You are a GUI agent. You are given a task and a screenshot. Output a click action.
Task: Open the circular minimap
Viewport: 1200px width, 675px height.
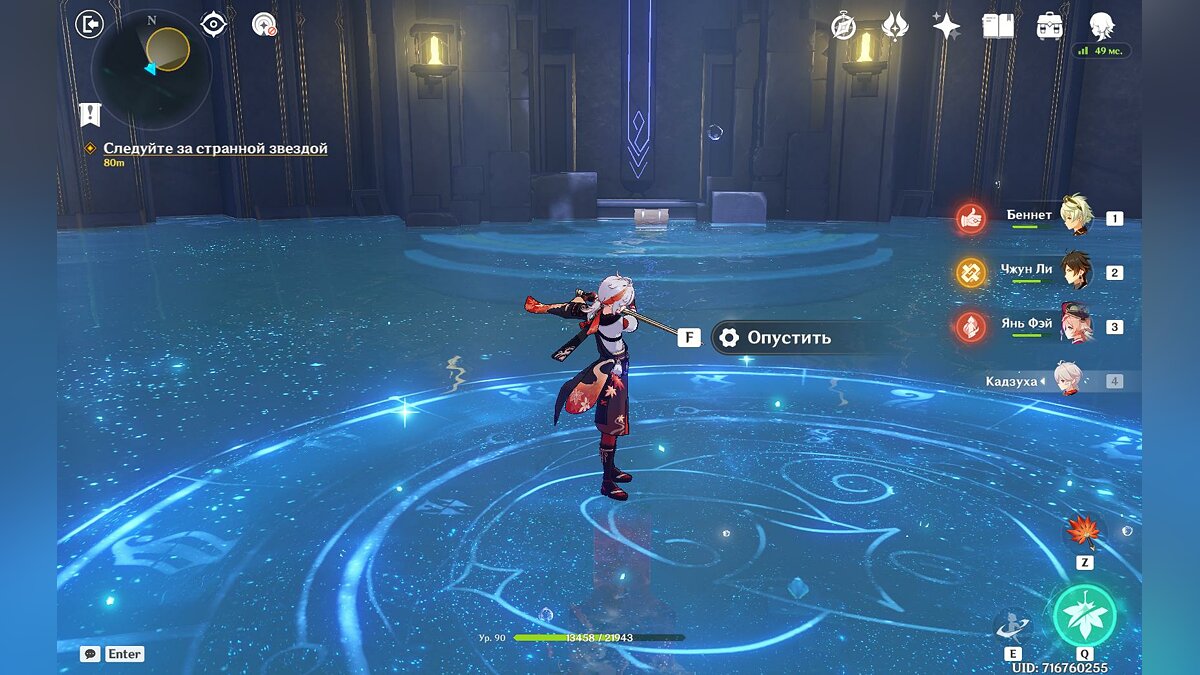click(x=151, y=68)
